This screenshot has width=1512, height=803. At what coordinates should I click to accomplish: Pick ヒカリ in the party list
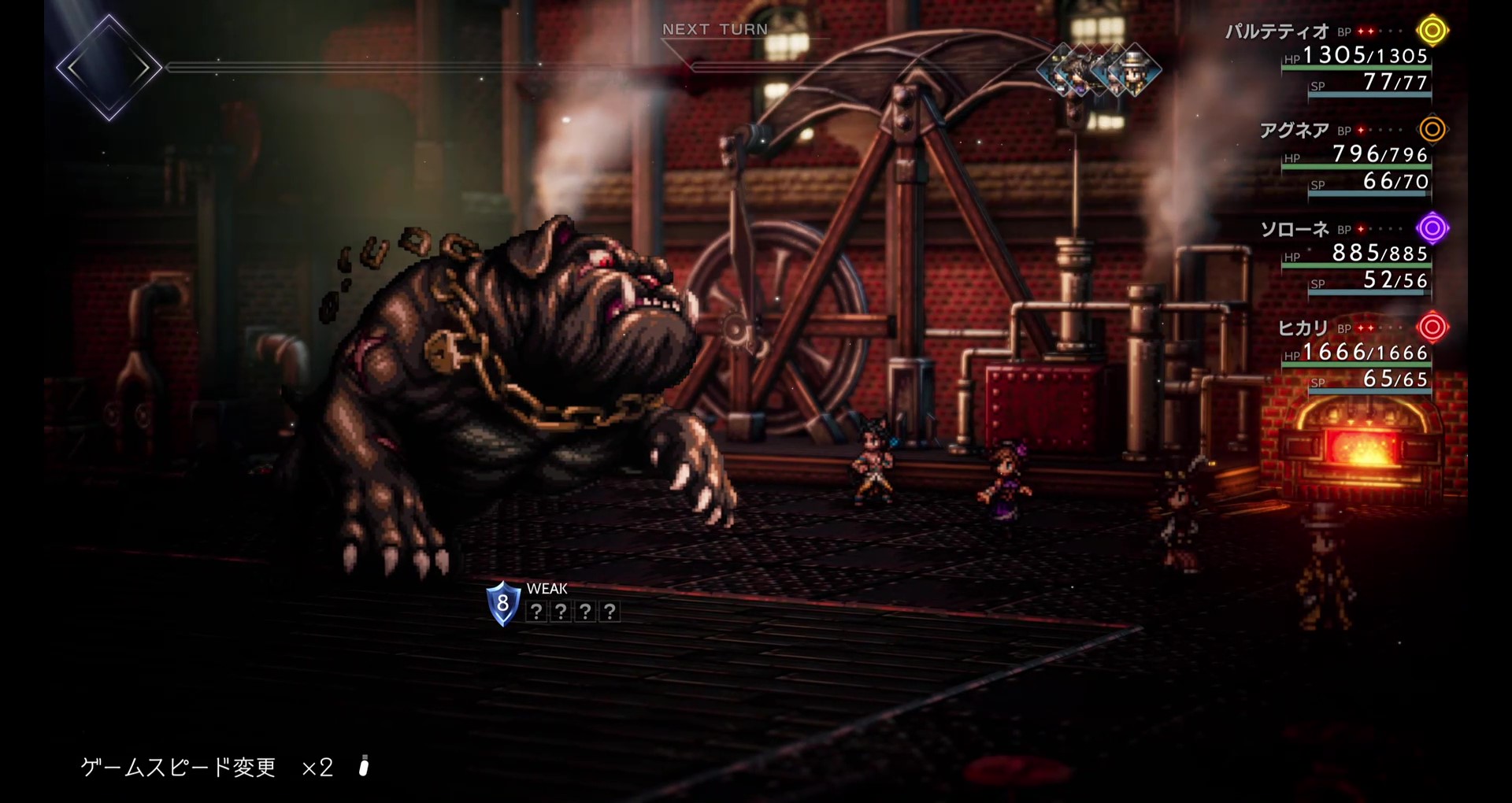click(1303, 328)
